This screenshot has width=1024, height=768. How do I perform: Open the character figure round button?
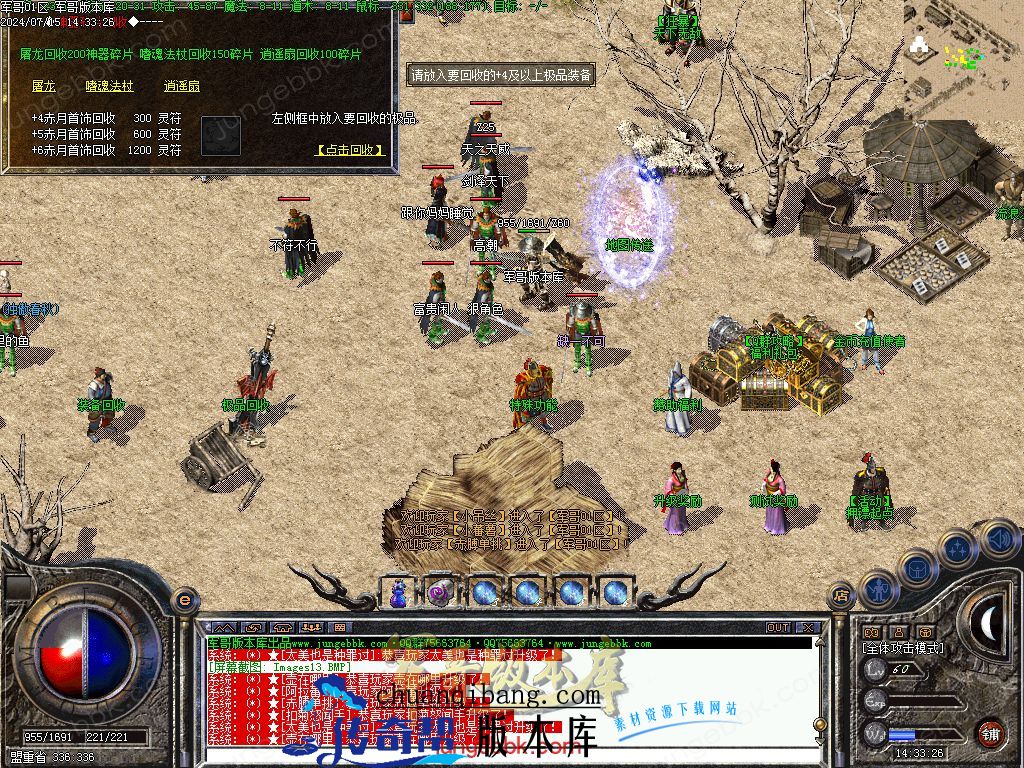pos(877,590)
